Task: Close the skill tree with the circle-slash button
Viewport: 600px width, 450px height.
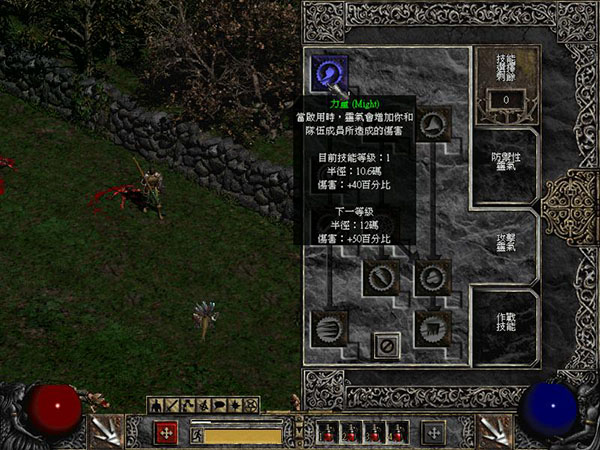Action: (x=387, y=345)
